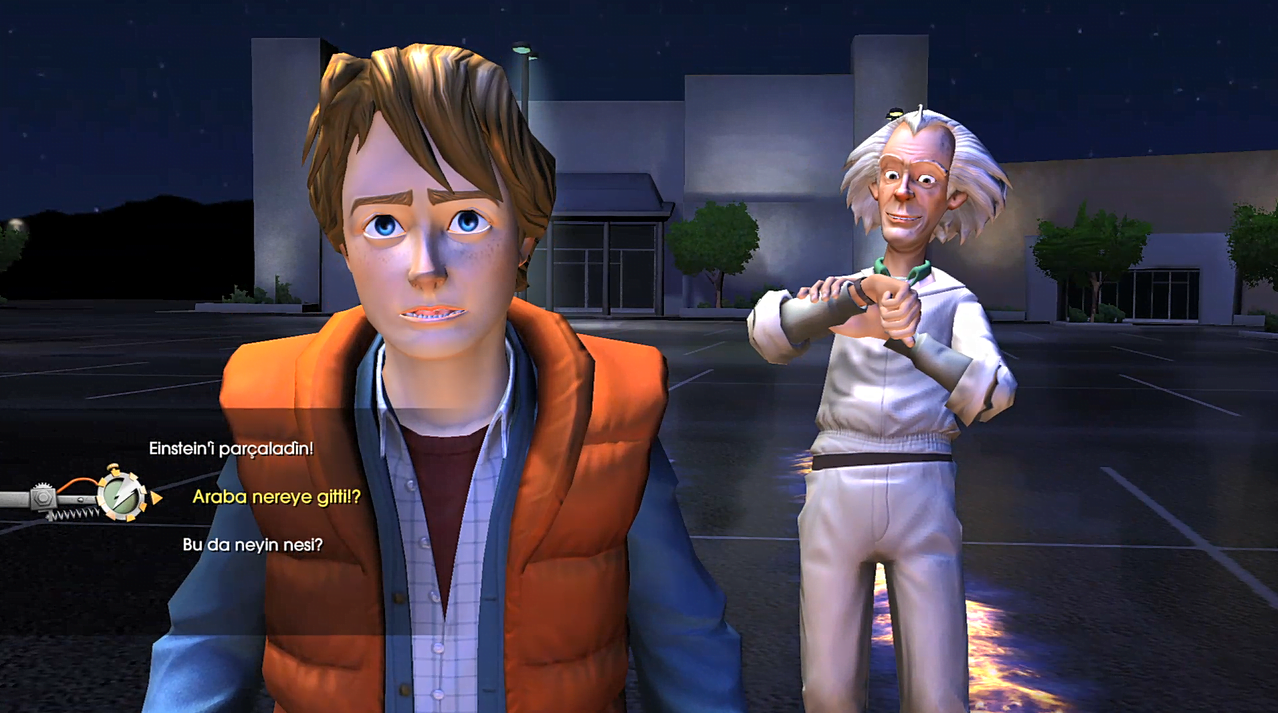Pick the response "Bu da neyin nesi?"

253,545
